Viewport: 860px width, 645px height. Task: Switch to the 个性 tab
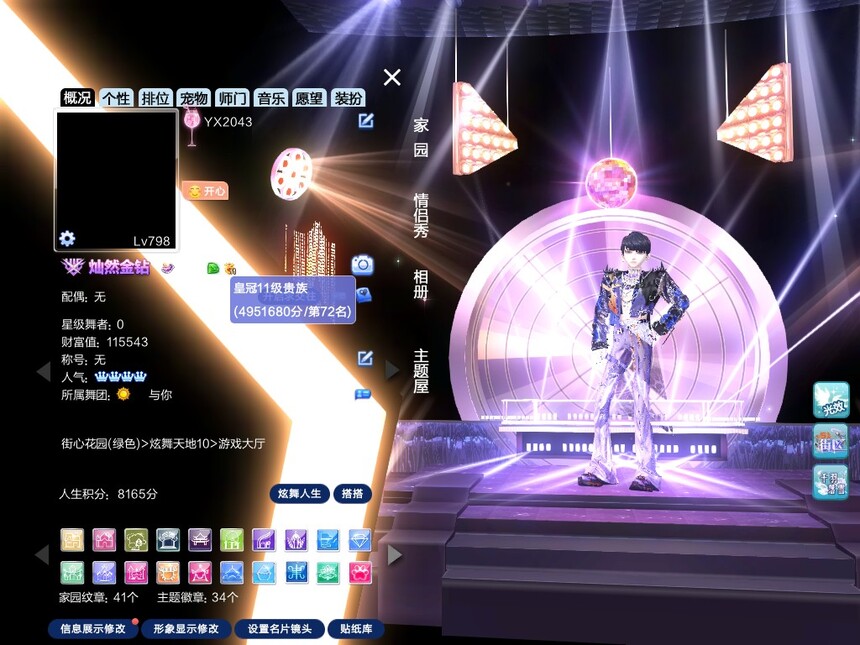(116, 98)
